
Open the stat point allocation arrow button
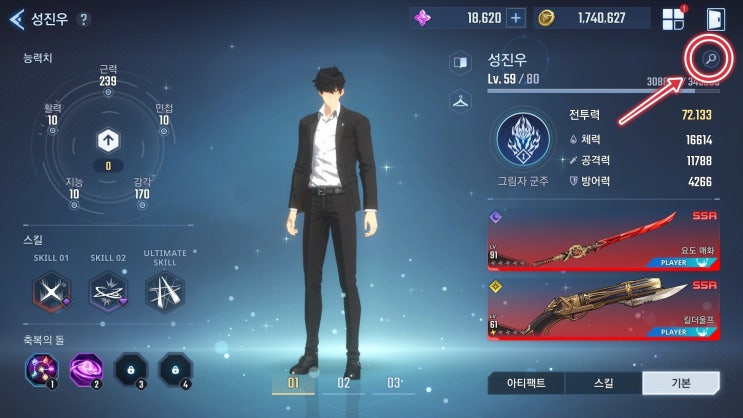point(108,140)
